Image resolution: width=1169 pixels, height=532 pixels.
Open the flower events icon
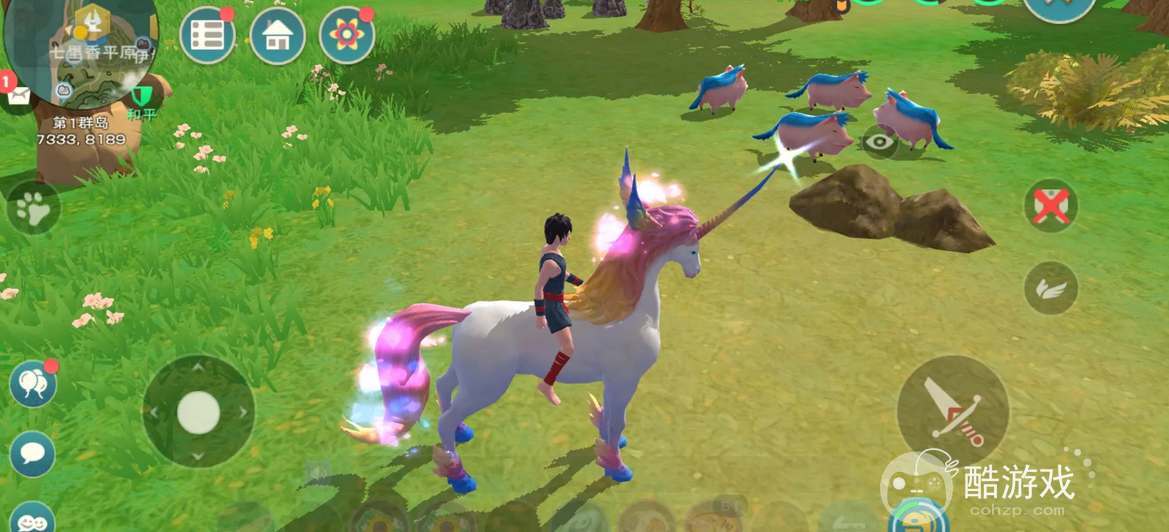pyautogui.click(x=346, y=36)
